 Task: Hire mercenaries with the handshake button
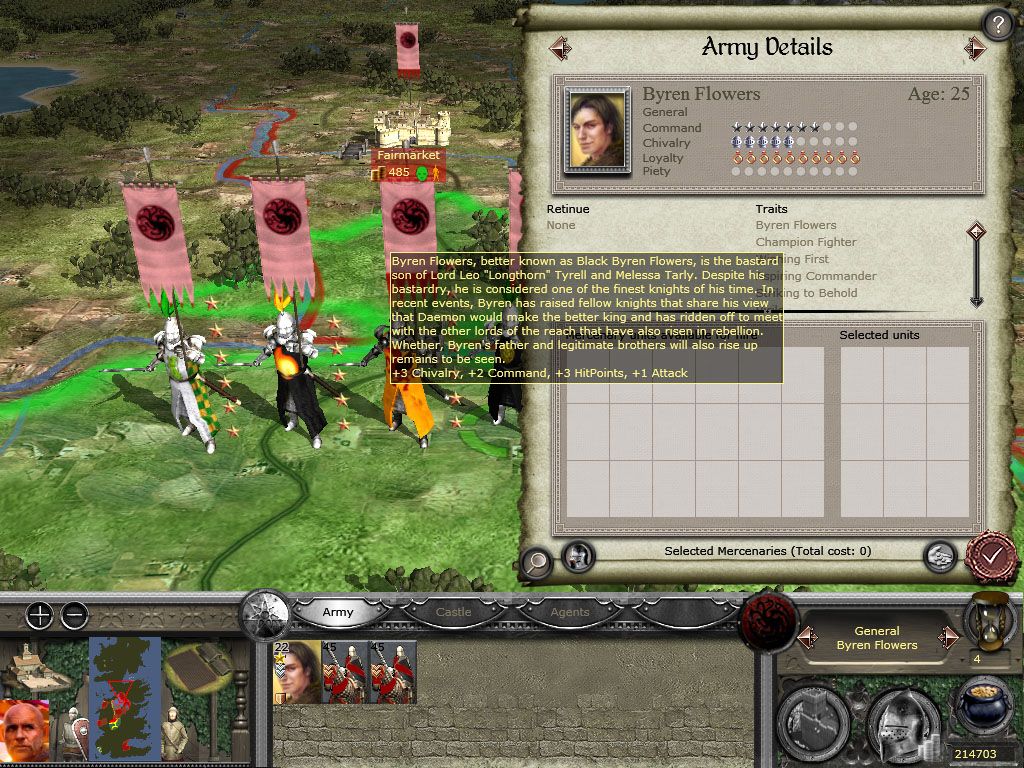[x=938, y=556]
